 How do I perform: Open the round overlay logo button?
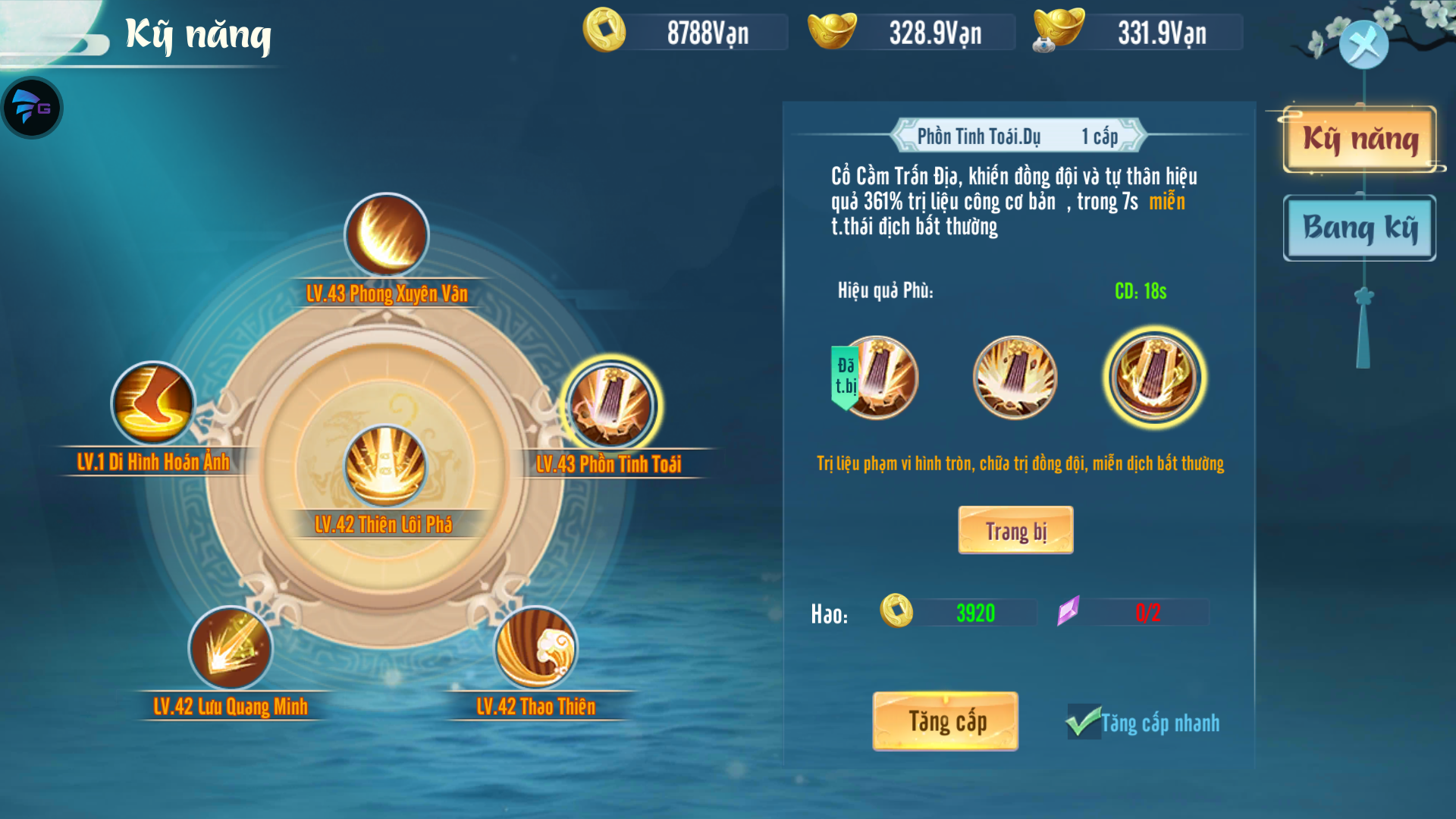click(32, 108)
